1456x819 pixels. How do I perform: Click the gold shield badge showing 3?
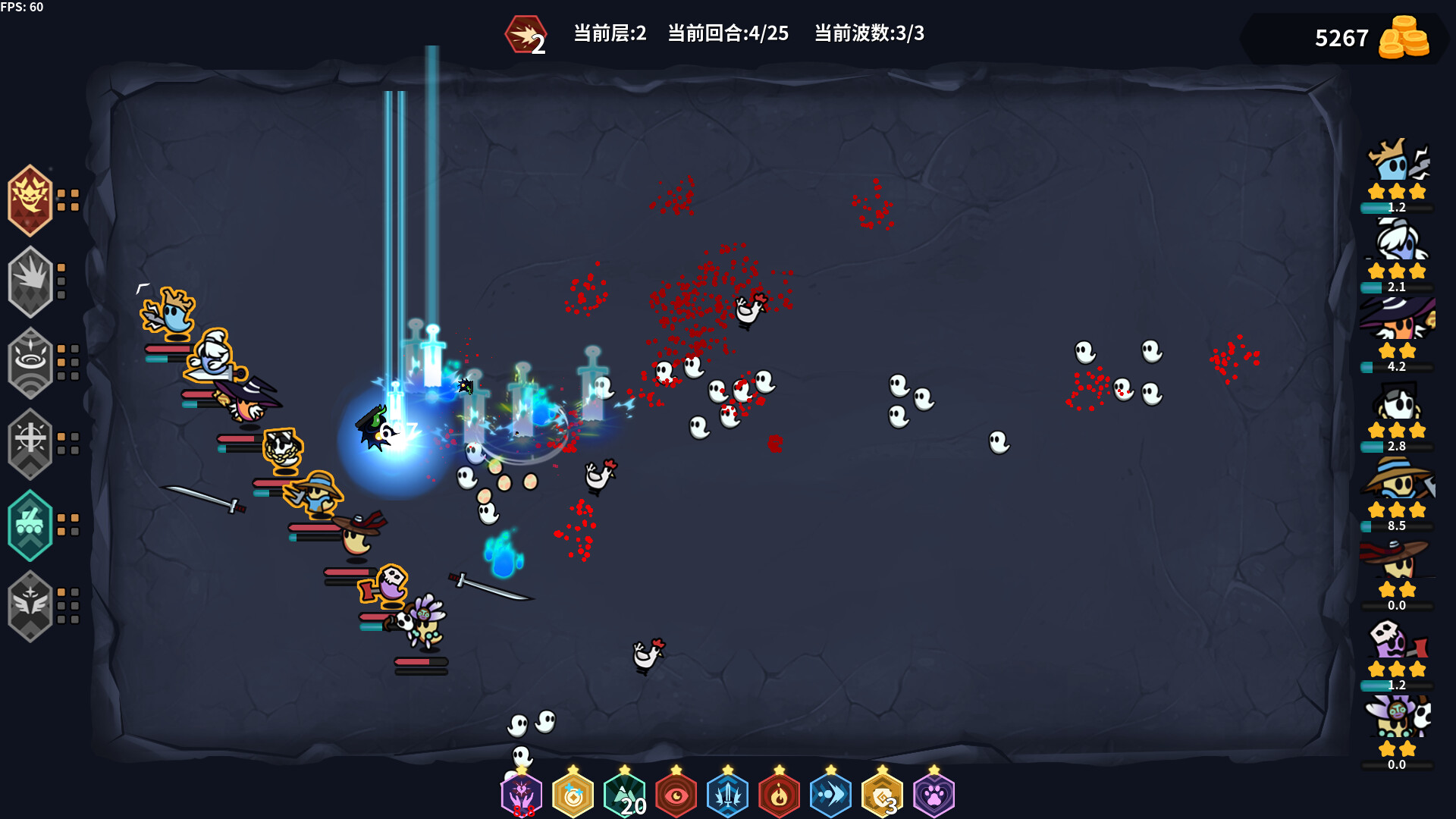880,795
